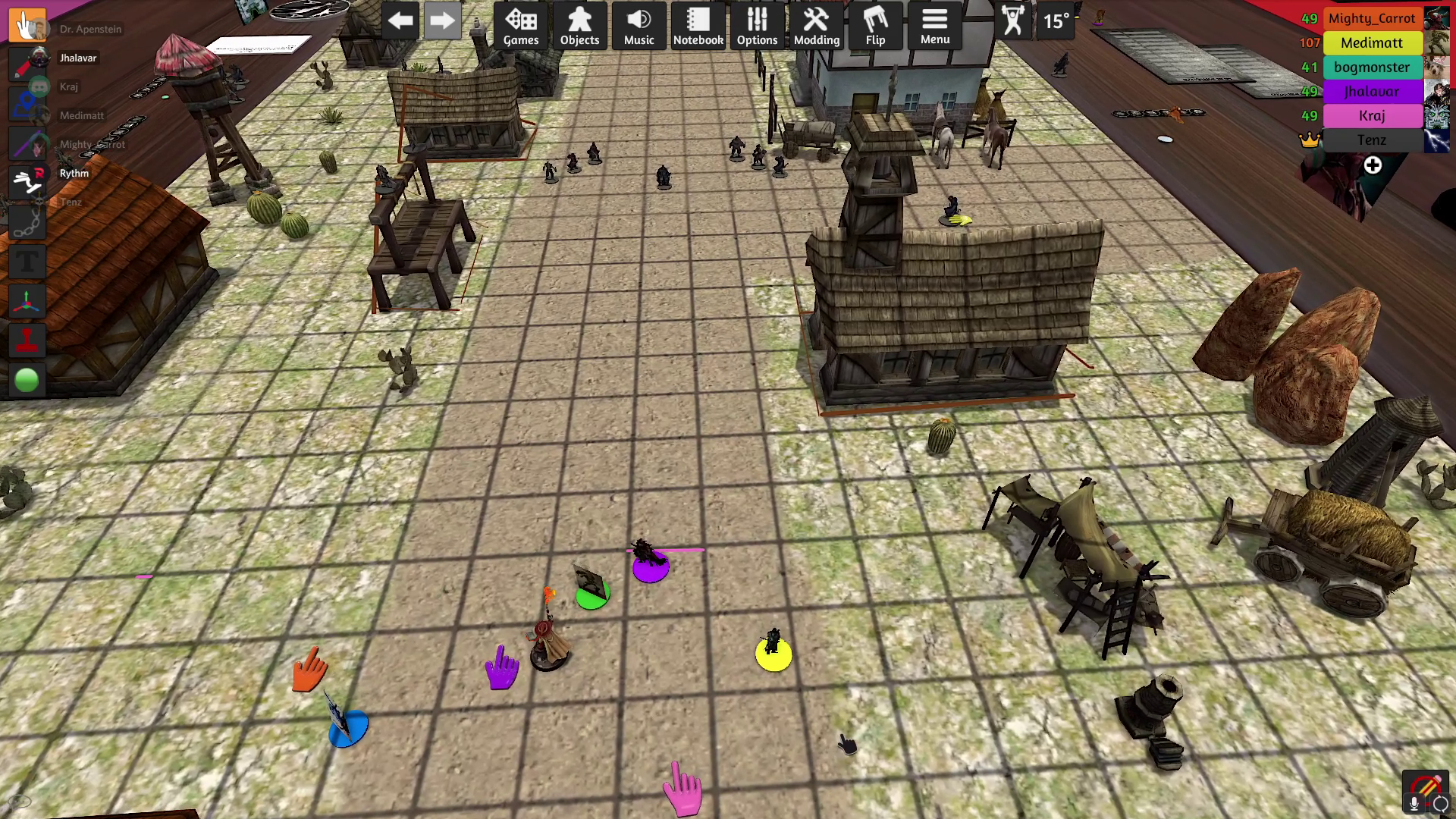Activate the gizmo axis tool

[27, 302]
